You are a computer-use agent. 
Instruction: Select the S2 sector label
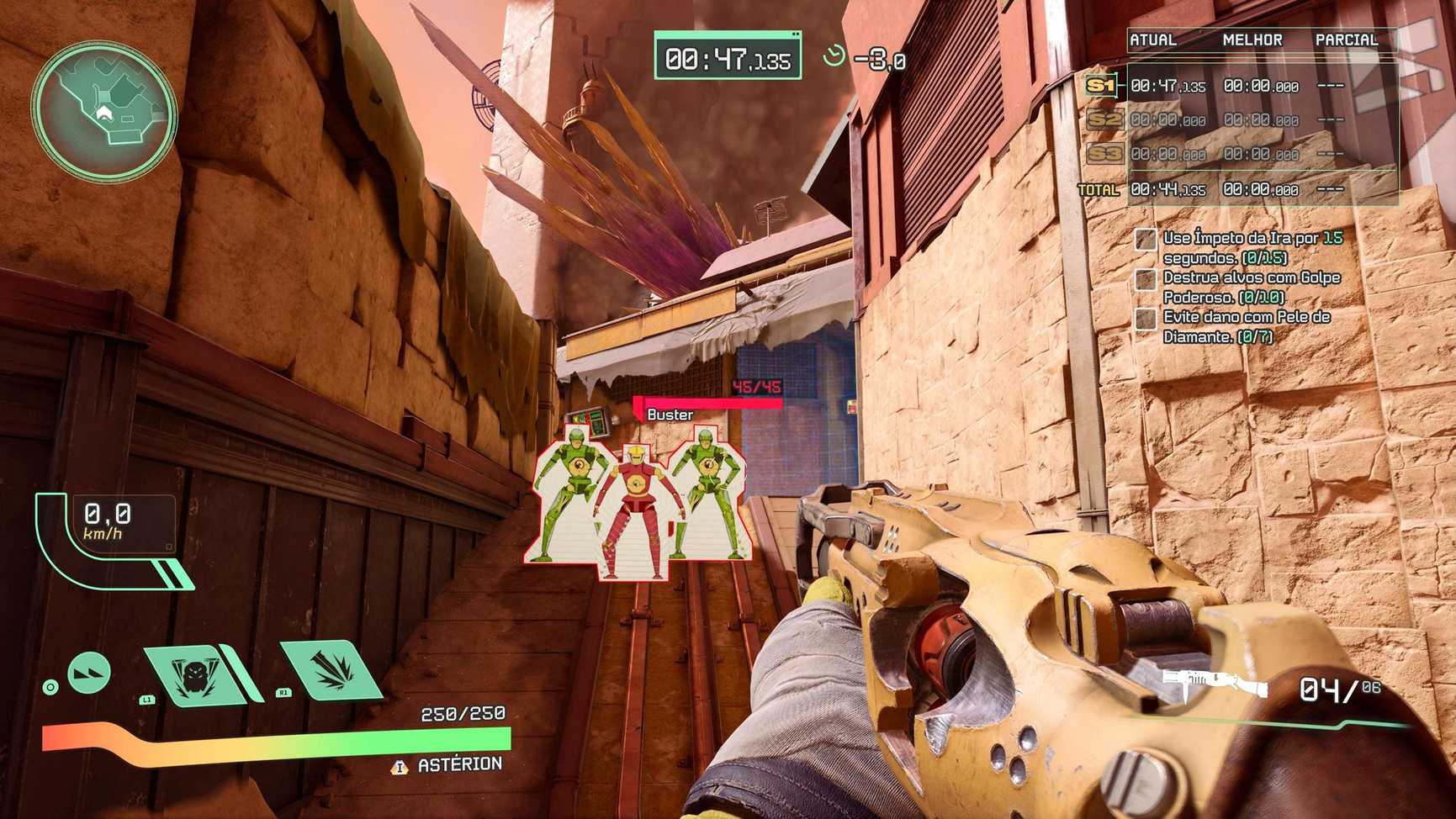[1103, 120]
